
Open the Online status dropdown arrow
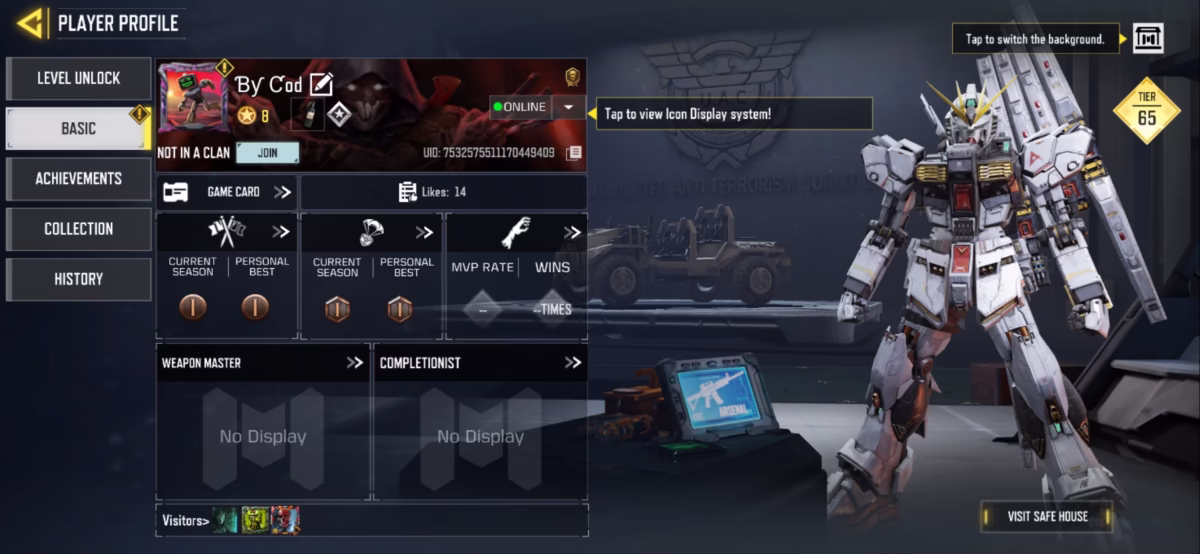click(x=568, y=107)
